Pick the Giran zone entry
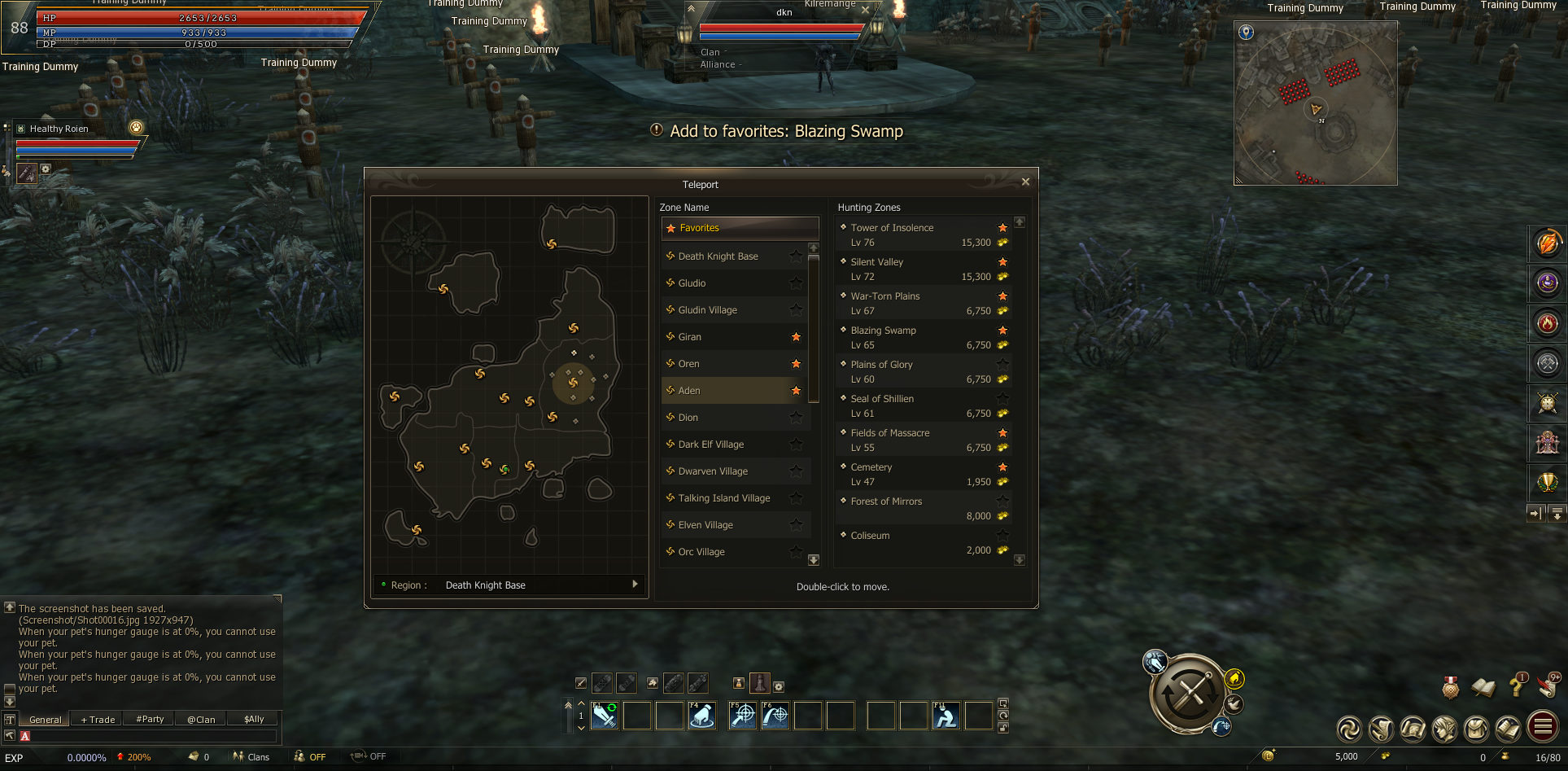The width and height of the screenshot is (1568, 771). click(690, 337)
